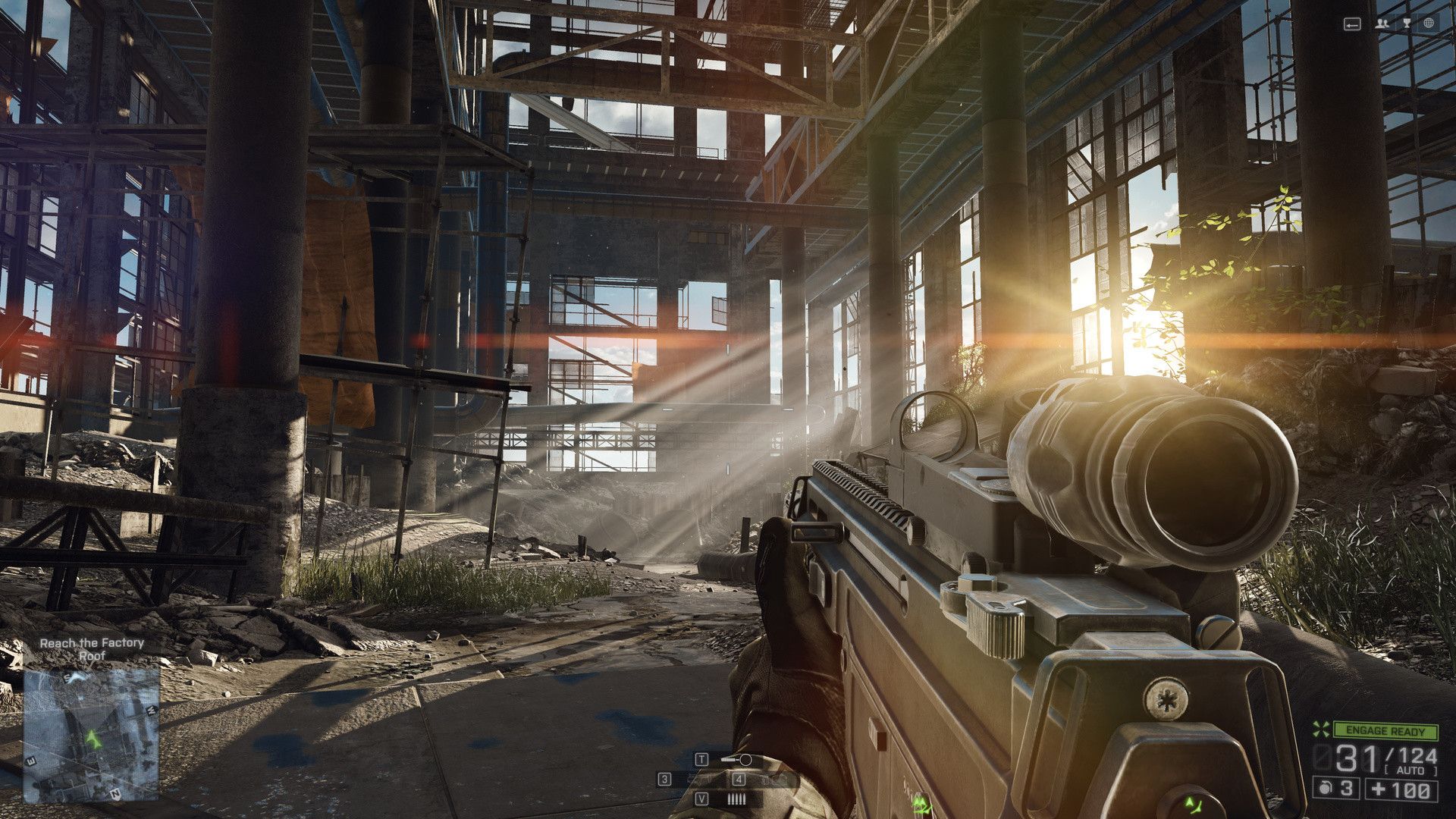This screenshot has height=819, width=1456.
Task: Click the minimap
Action: pos(91,733)
